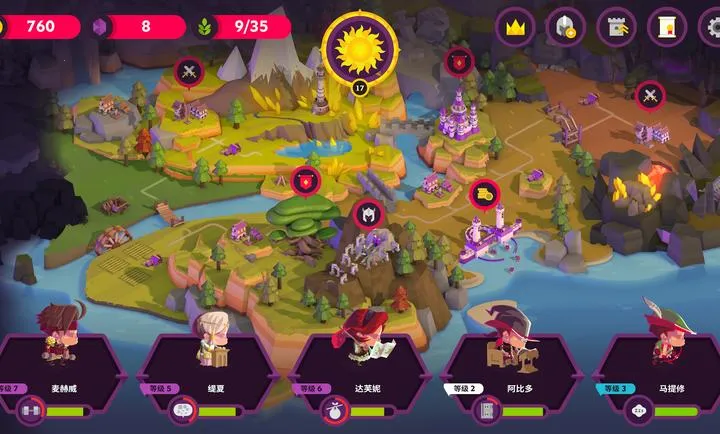The width and height of the screenshot is (720, 434).
Task: Open the crown menu
Action: tap(515, 27)
